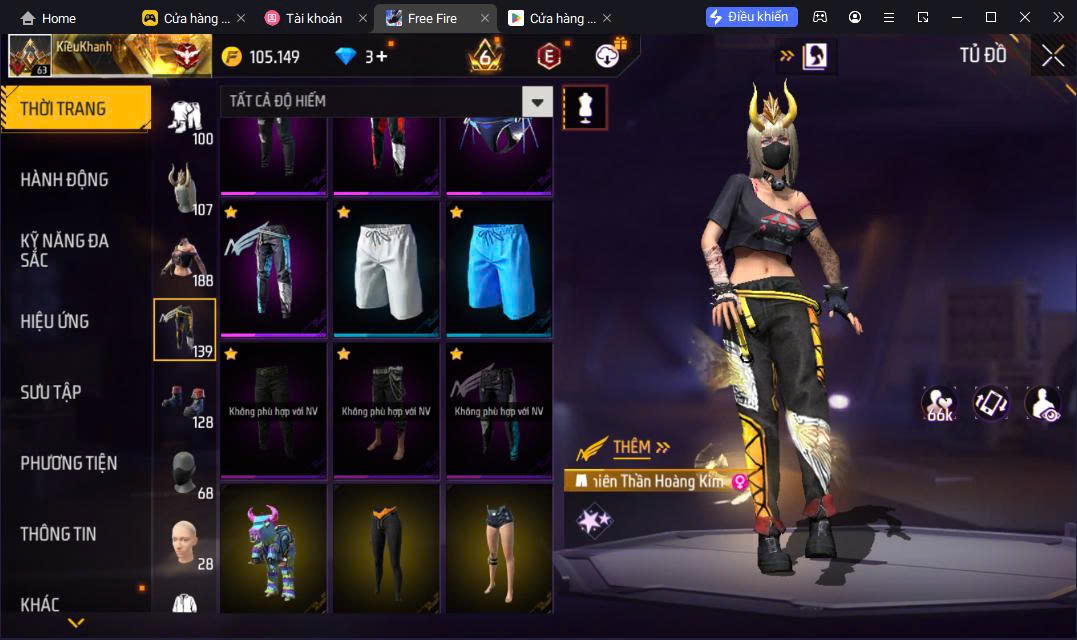The height and width of the screenshot is (640, 1077).
Task: Open the head category with 28 items
Action: [184, 545]
